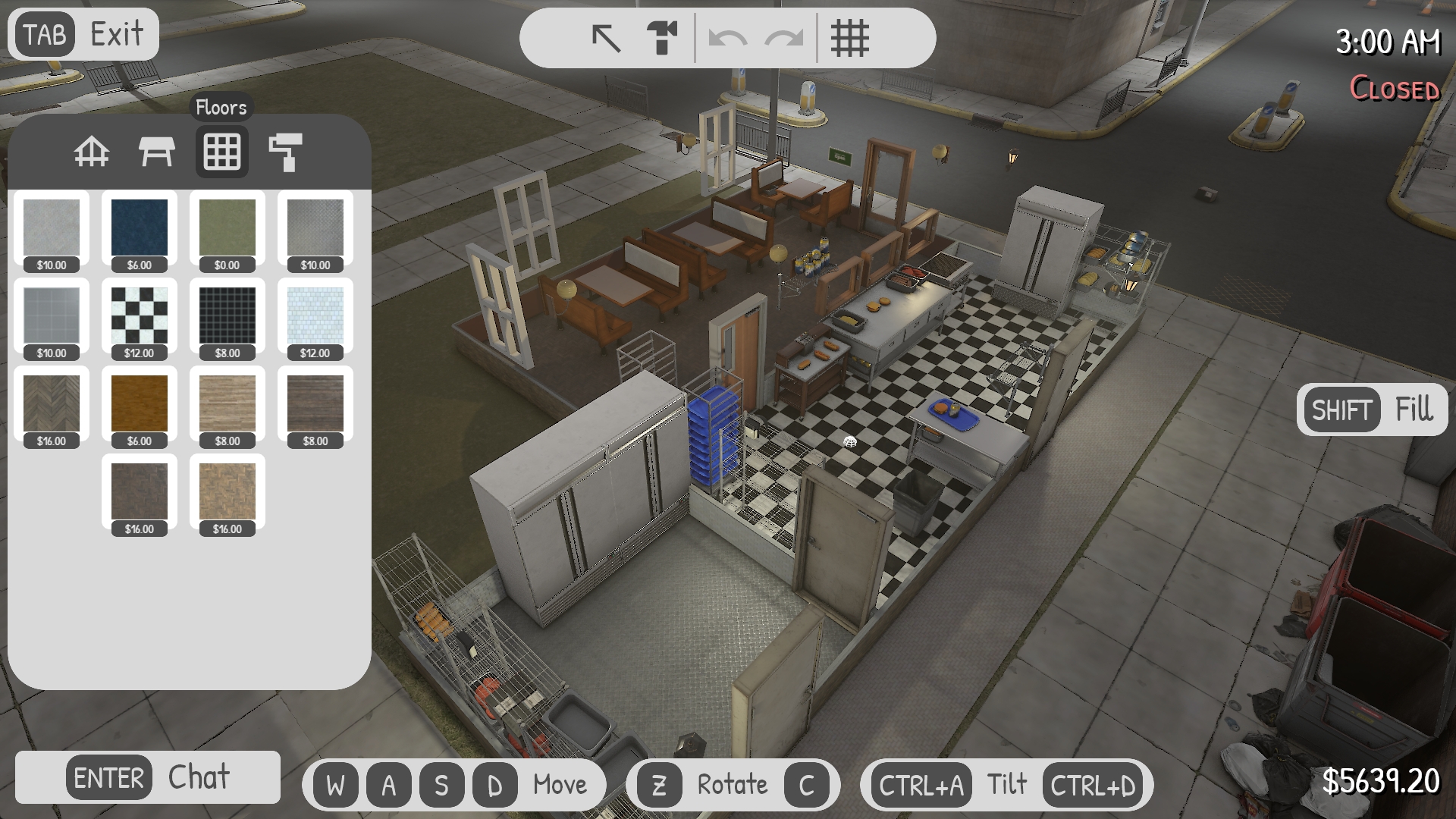Select the gray herringbone wood floor

point(52,404)
